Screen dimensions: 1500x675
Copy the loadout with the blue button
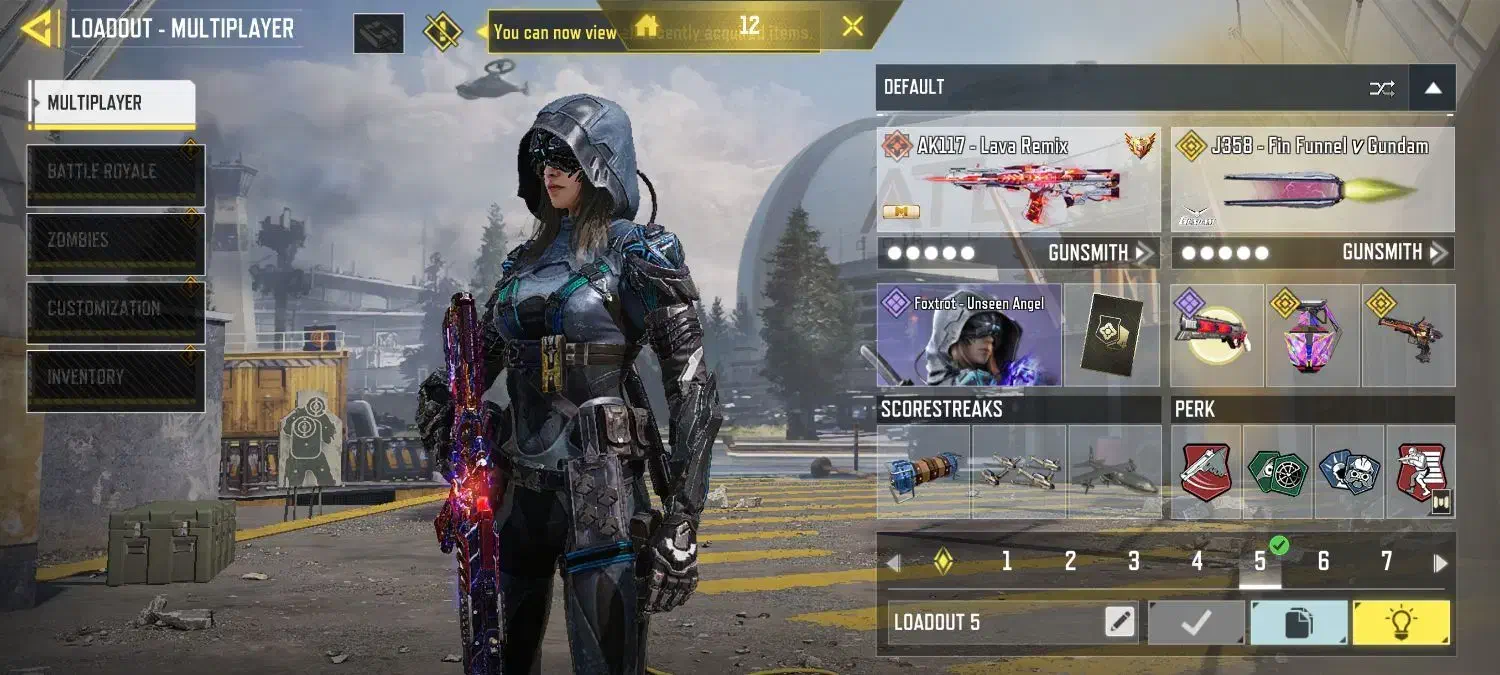[1298, 623]
